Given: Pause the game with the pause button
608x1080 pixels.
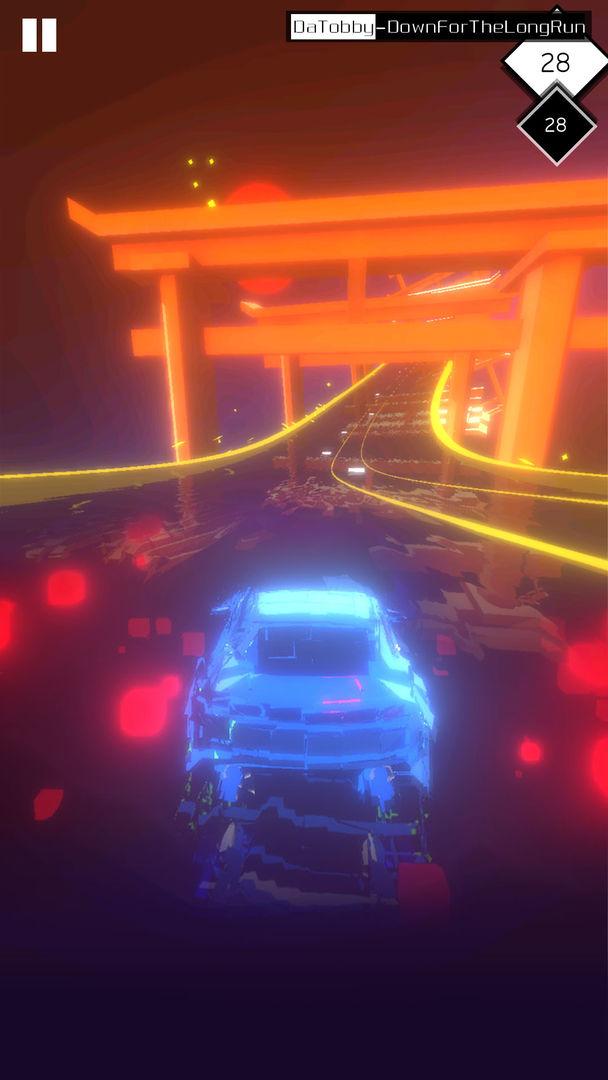Looking at the screenshot, I should (39, 35).
